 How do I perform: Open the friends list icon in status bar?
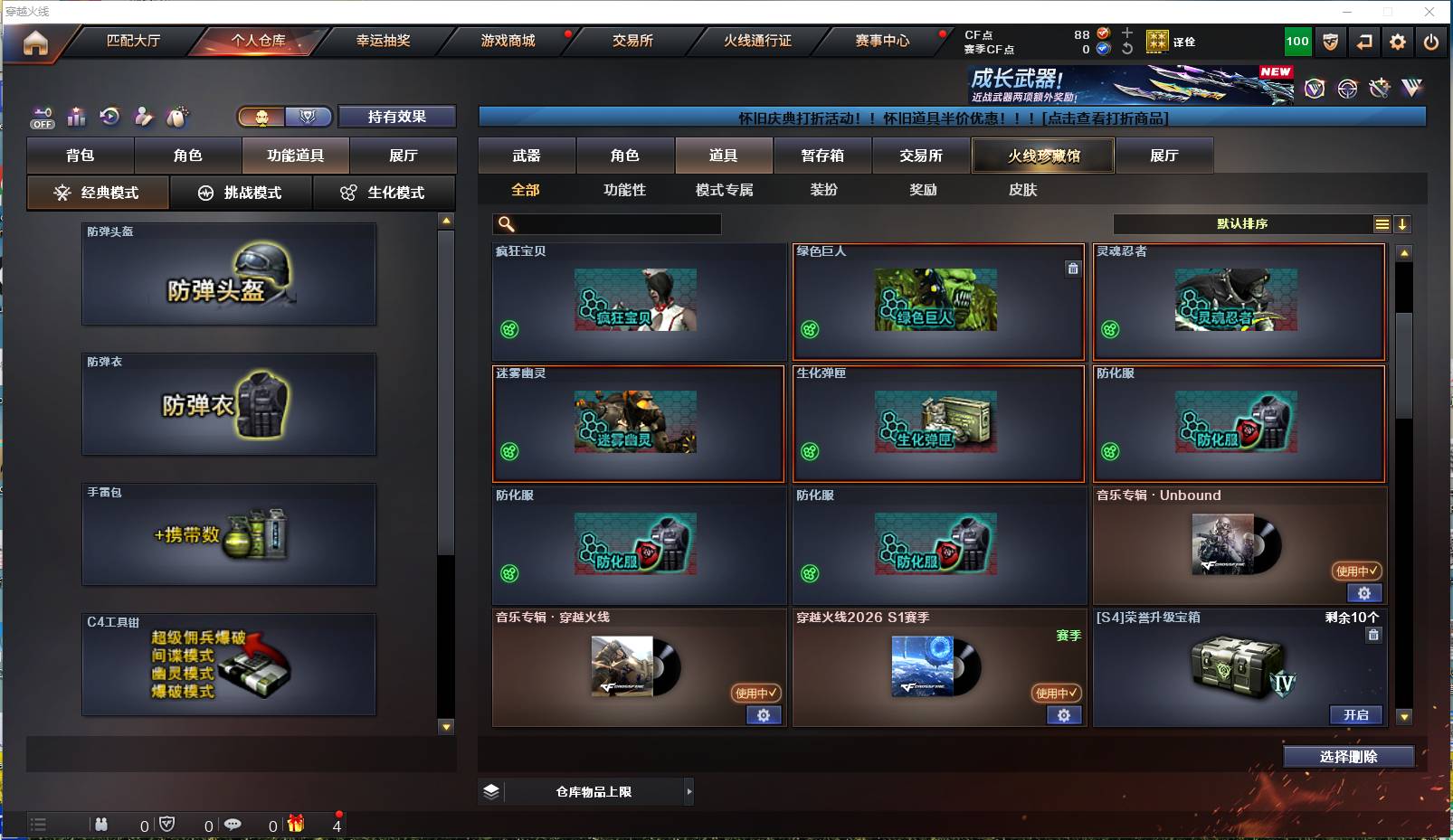point(101,825)
